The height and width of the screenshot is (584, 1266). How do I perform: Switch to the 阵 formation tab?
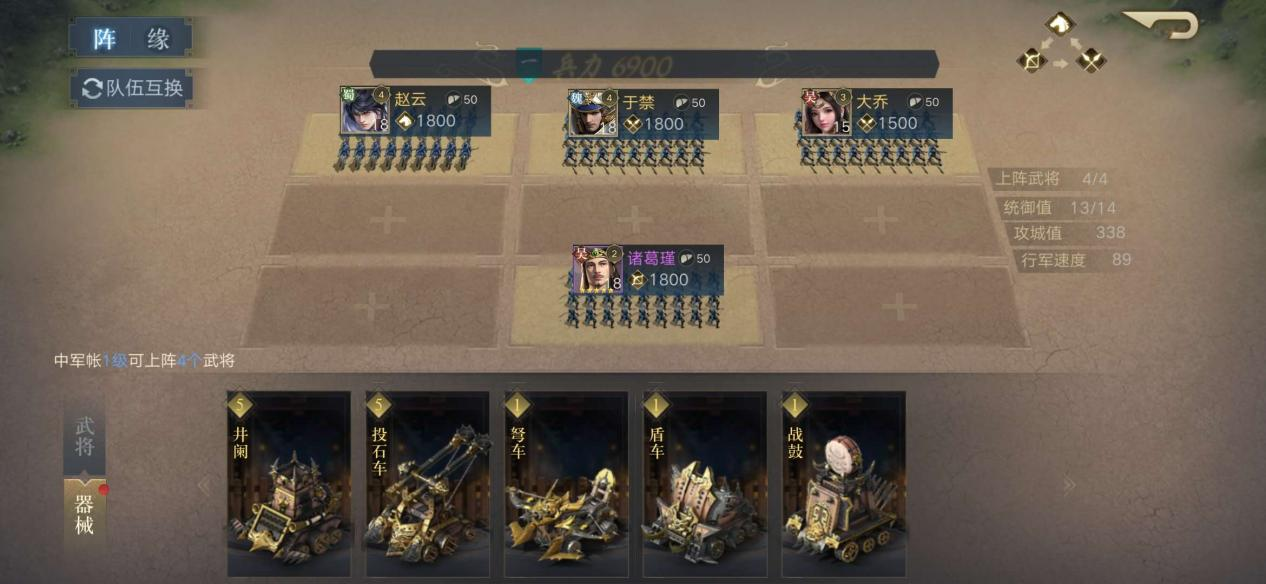coord(105,39)
